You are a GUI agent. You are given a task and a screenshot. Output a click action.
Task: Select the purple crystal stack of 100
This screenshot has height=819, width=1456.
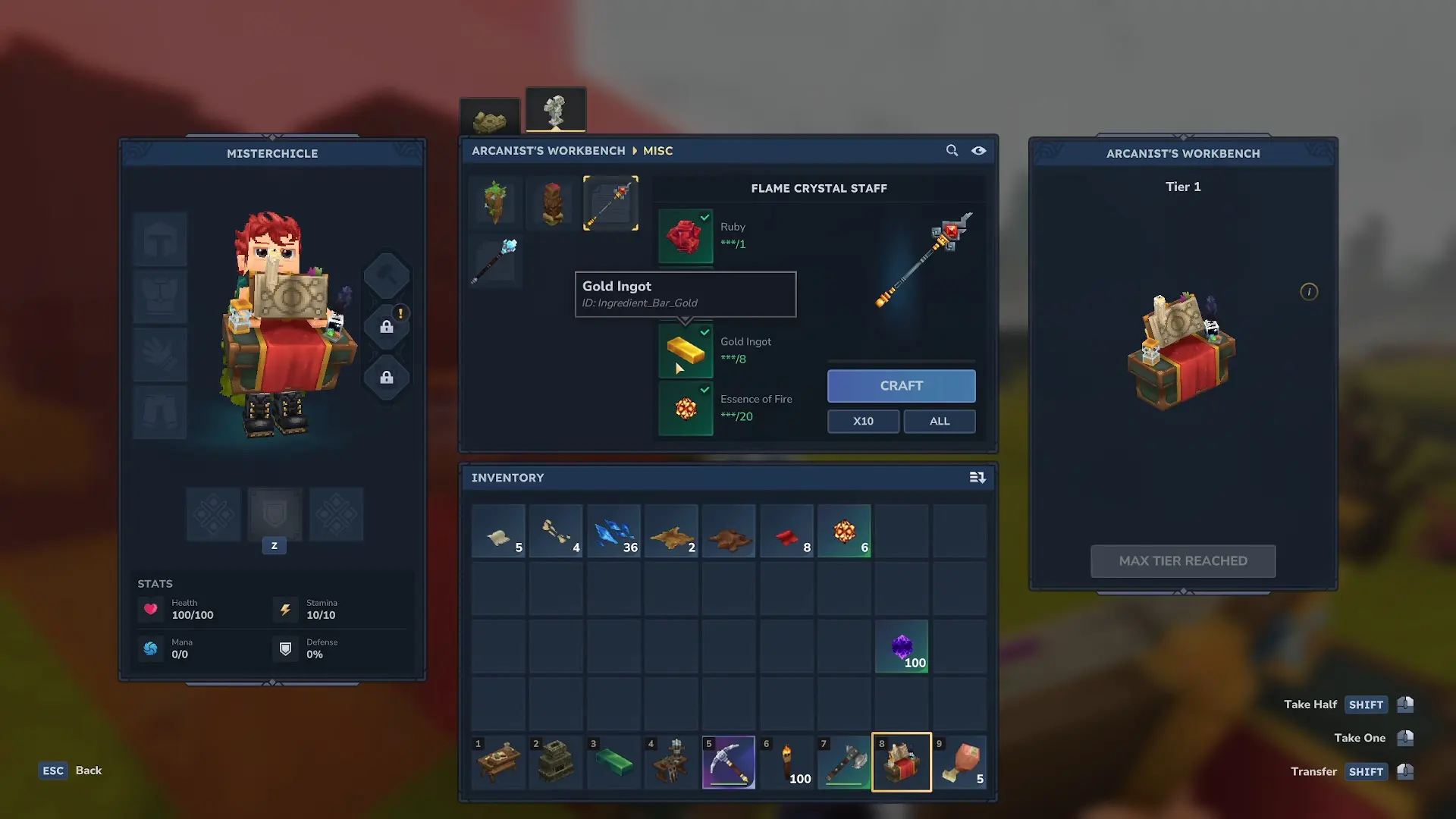tap(902, 646)
